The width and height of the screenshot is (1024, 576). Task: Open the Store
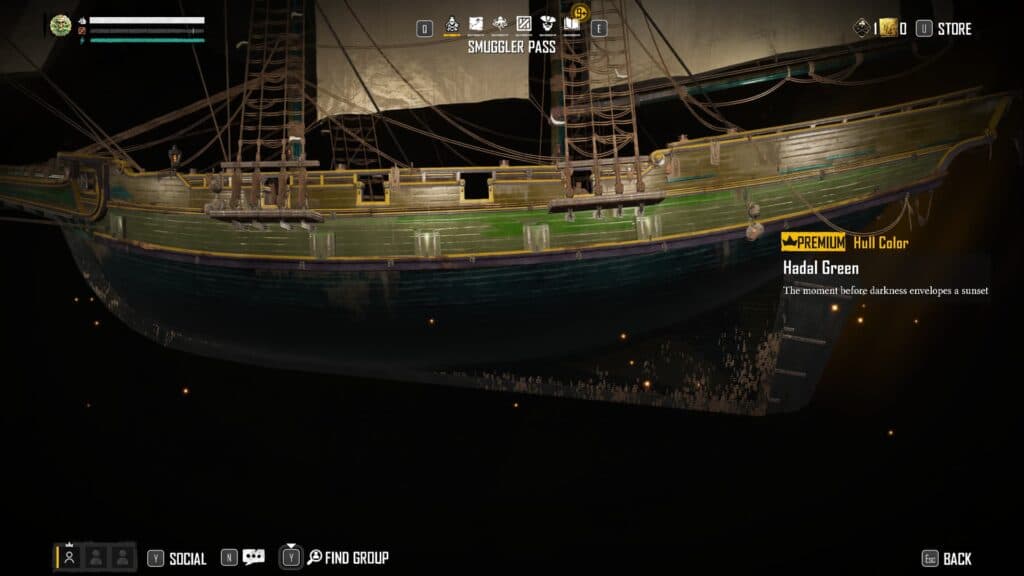click(x=954, y=29)
